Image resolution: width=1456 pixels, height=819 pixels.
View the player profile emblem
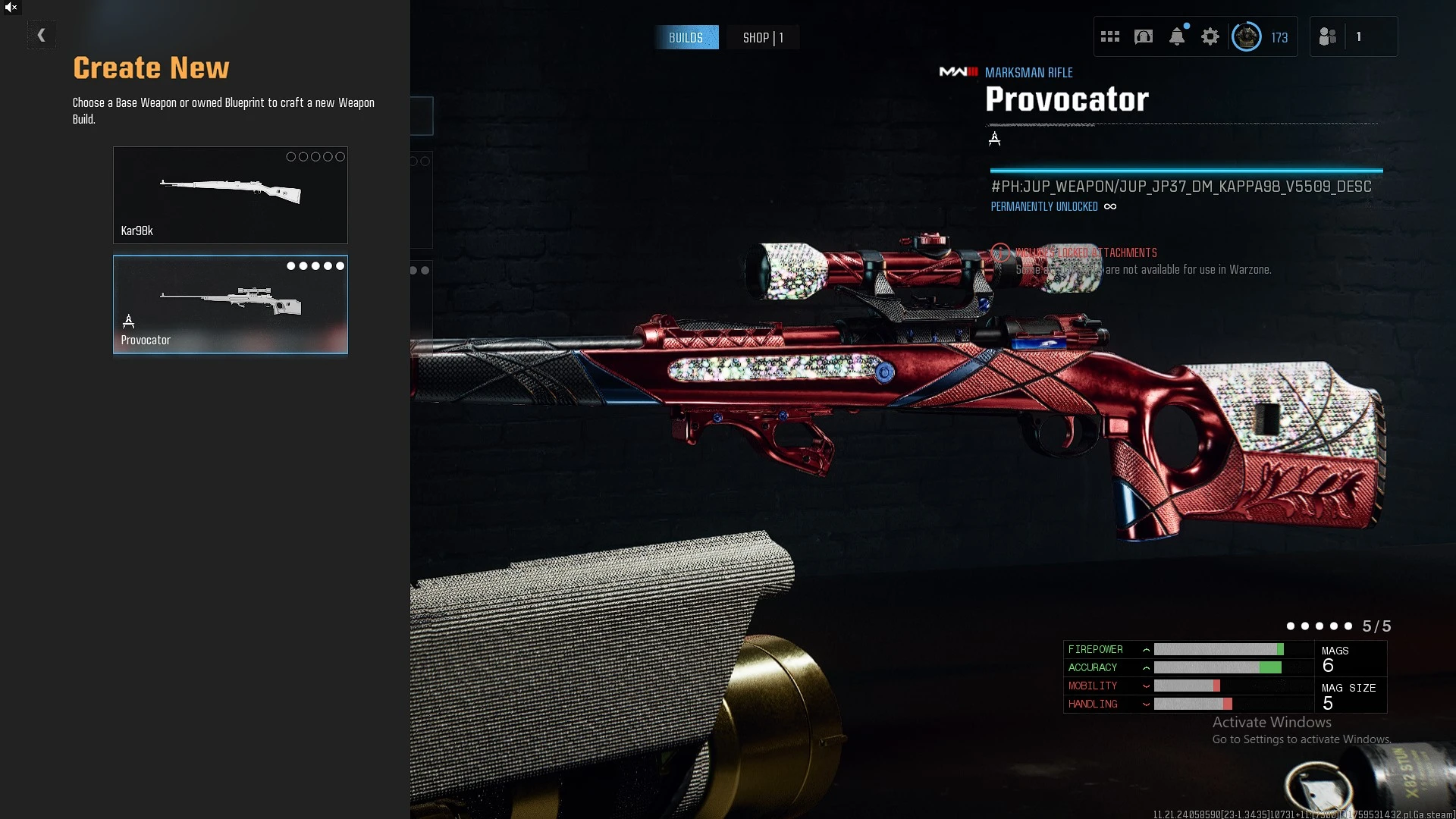tap(1246, 36)
